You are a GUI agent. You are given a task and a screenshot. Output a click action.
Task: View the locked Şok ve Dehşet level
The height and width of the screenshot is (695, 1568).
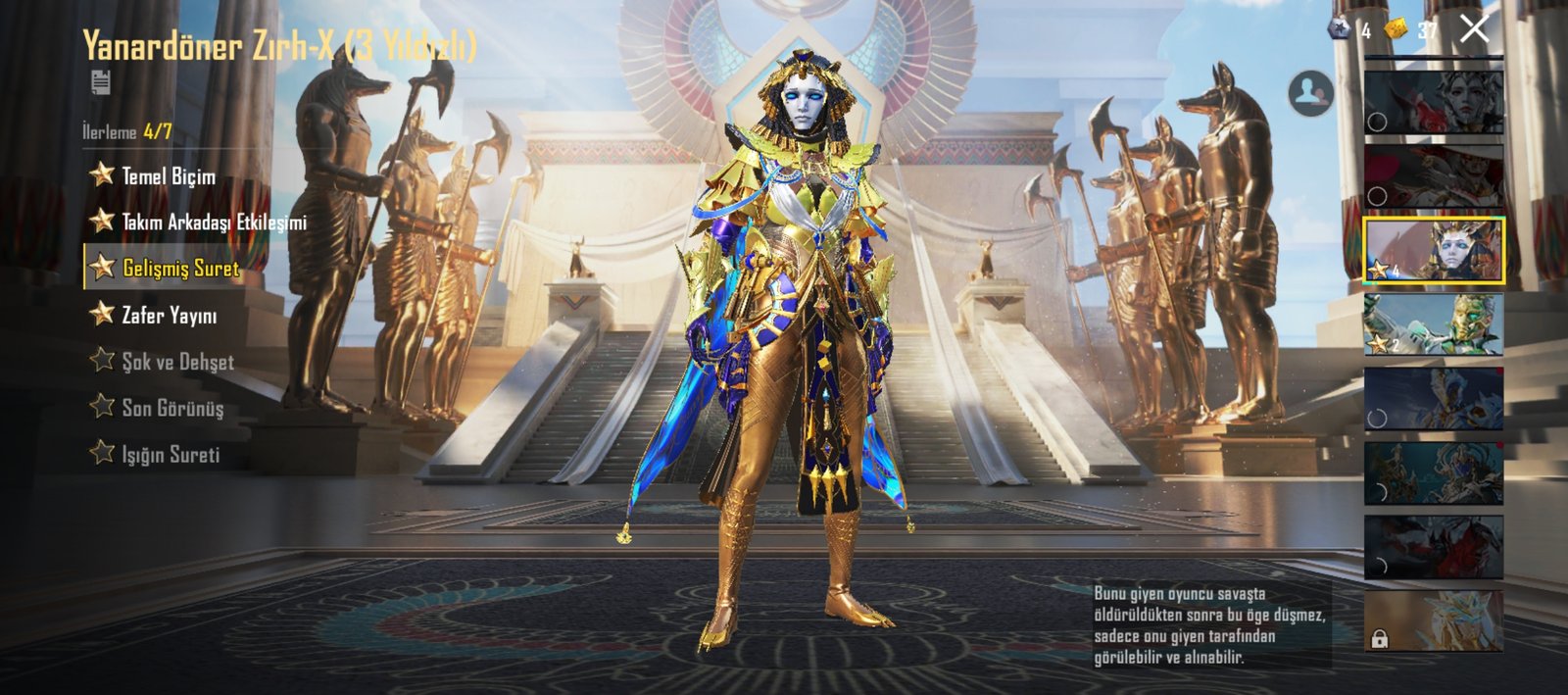(x=176, y=361)
